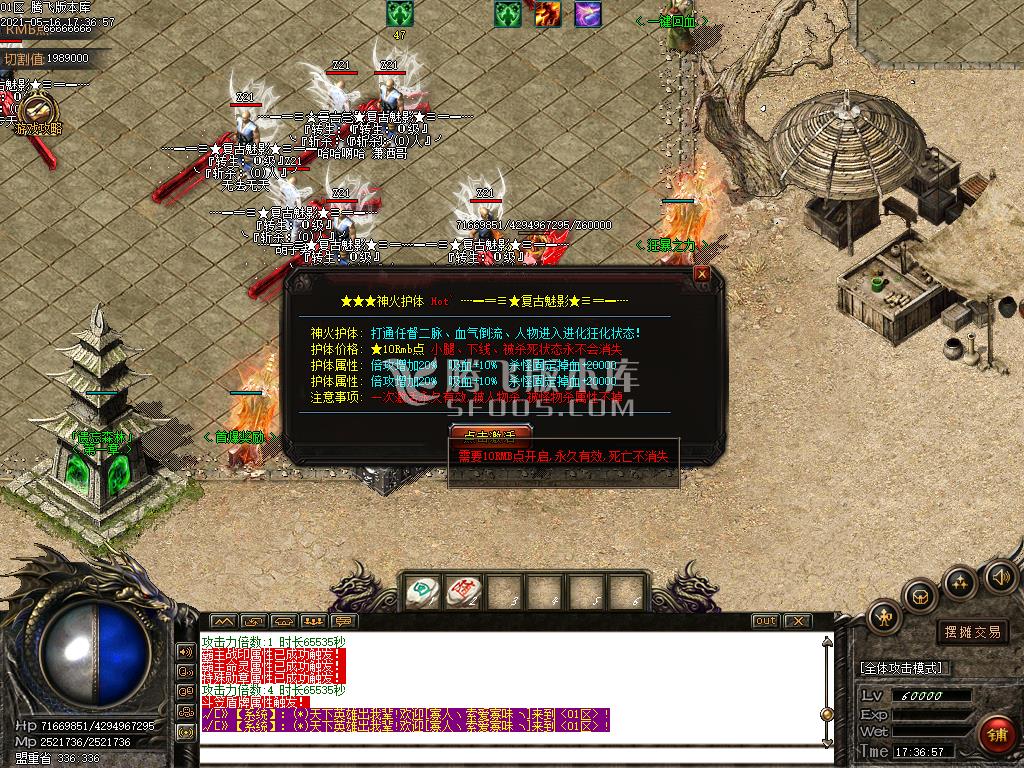Toggle the sound speaker icon
The width and height of the screenshot is (1024, 768).
click(x=999, y=577)
